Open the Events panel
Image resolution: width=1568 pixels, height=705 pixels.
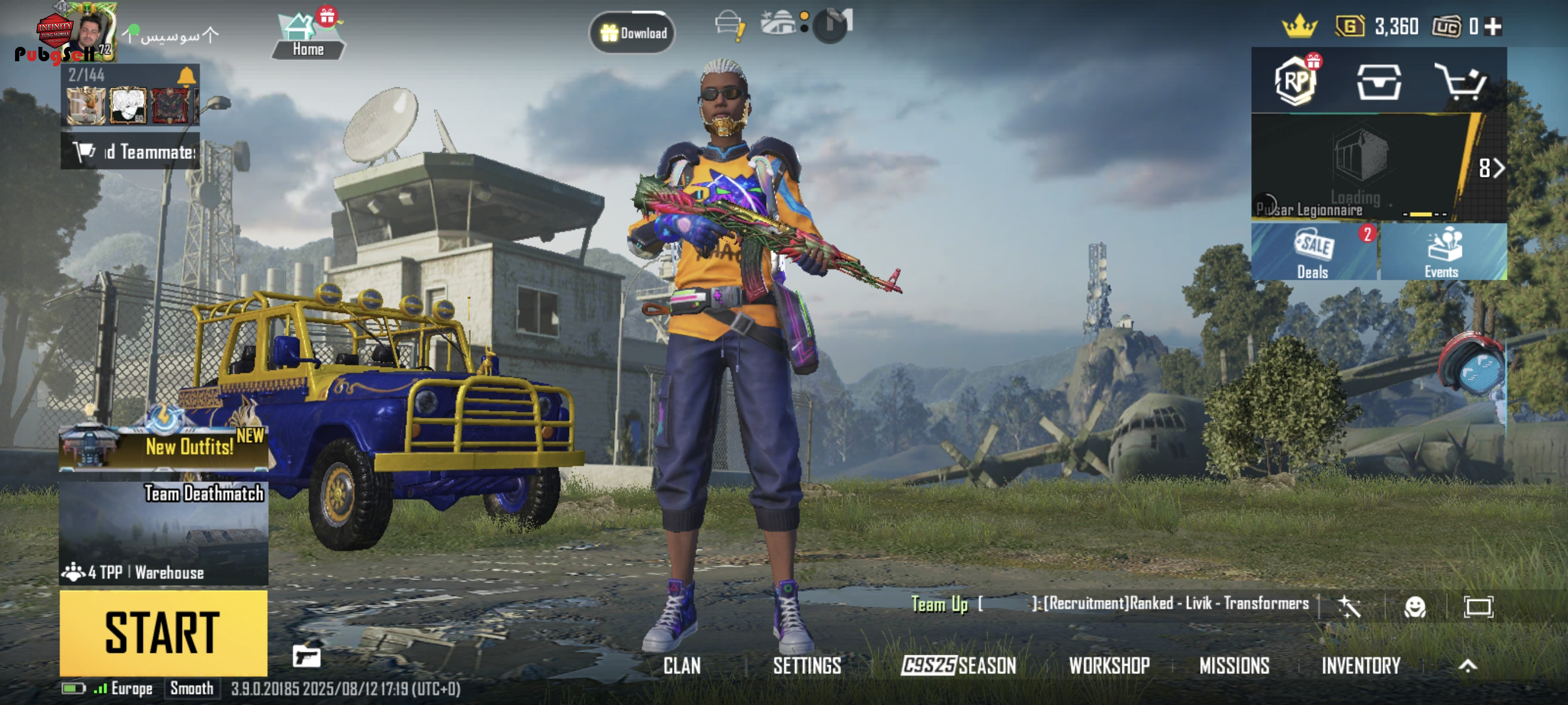[x=1443, y=253]
